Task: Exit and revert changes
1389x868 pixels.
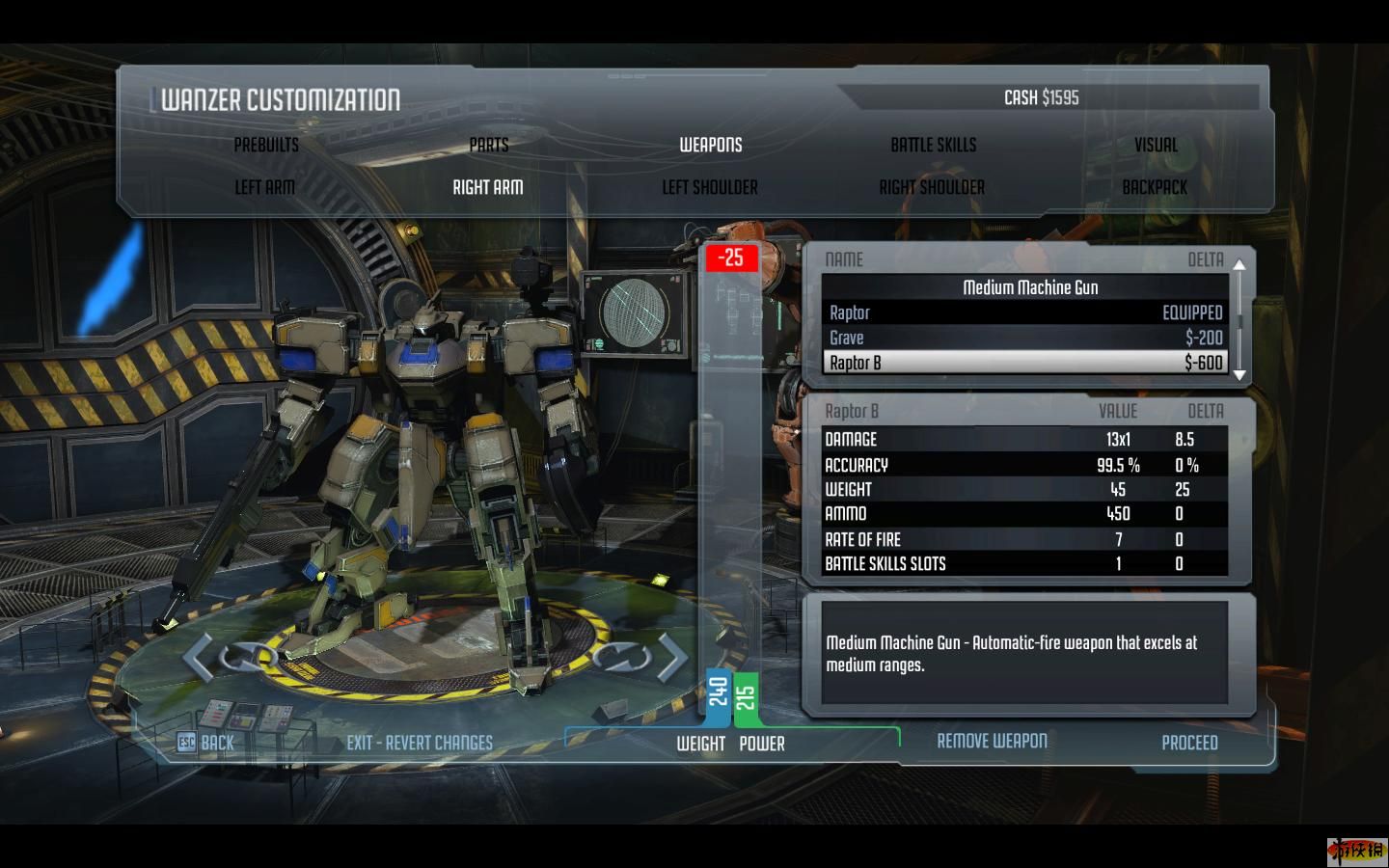Action: point(420,743)
